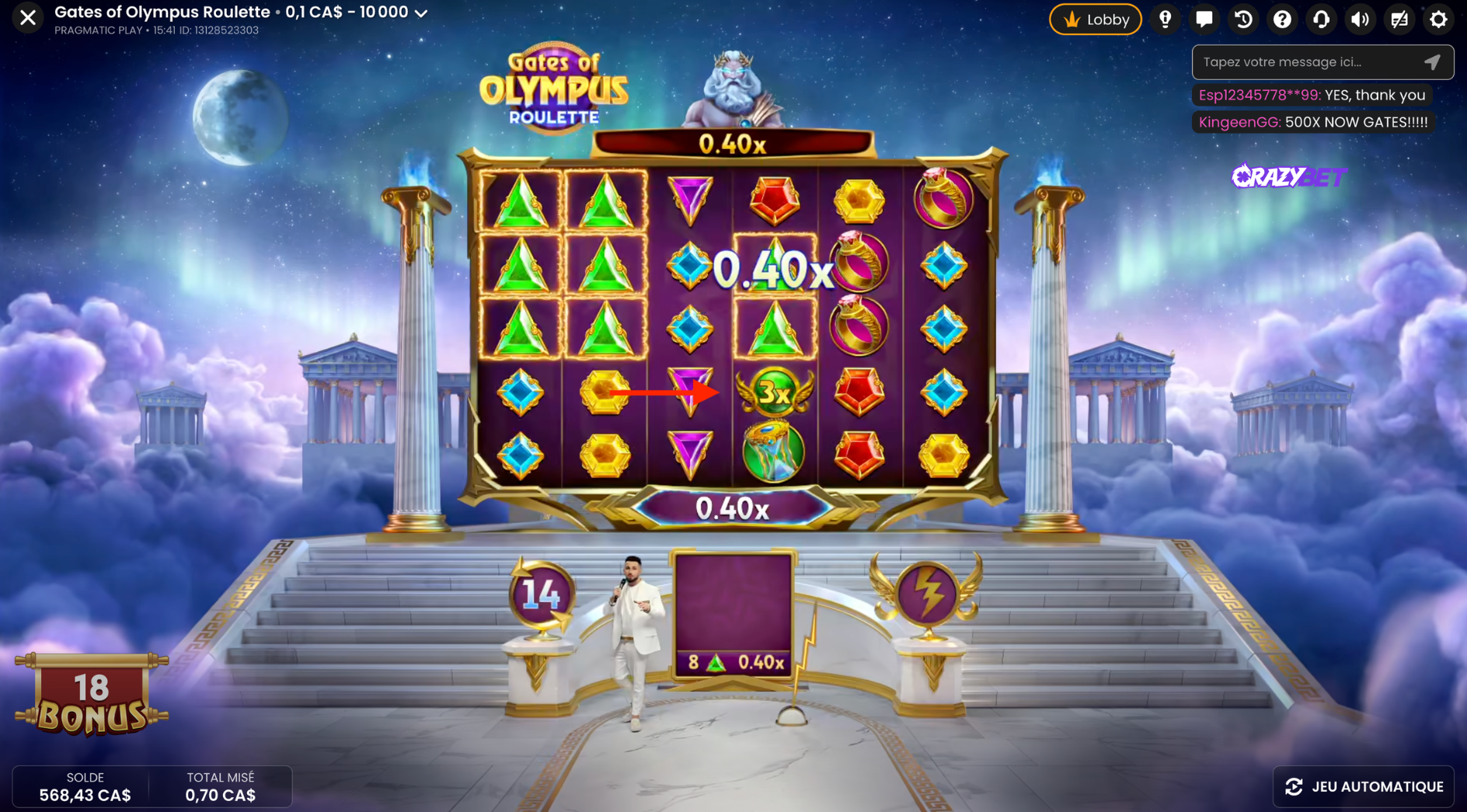Toggle sound with the speaker icon

[1360, 19]
